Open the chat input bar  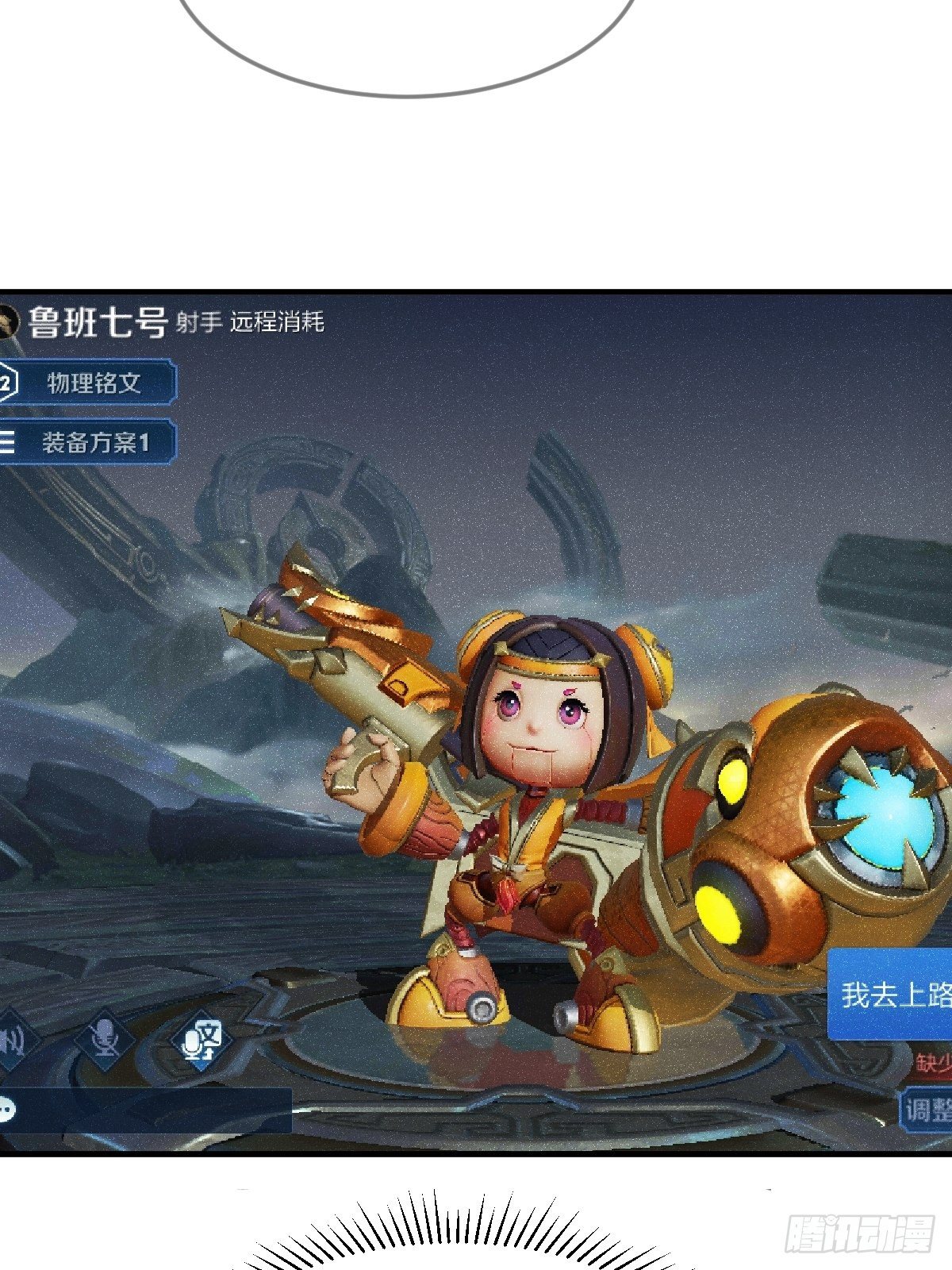point(147,1109)
